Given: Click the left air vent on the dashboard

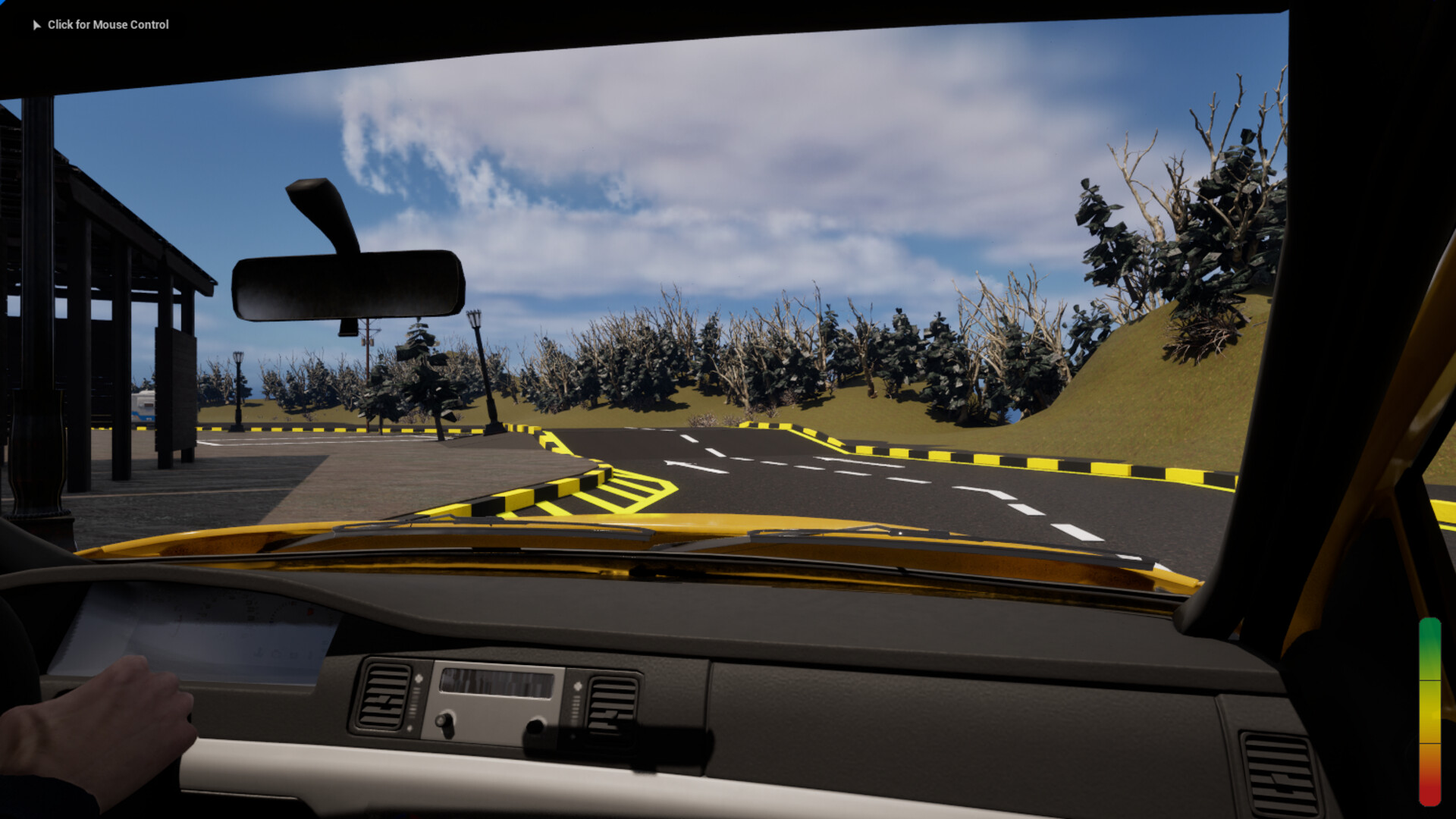Looking at the screenshot, I should [x=384, y=696].
